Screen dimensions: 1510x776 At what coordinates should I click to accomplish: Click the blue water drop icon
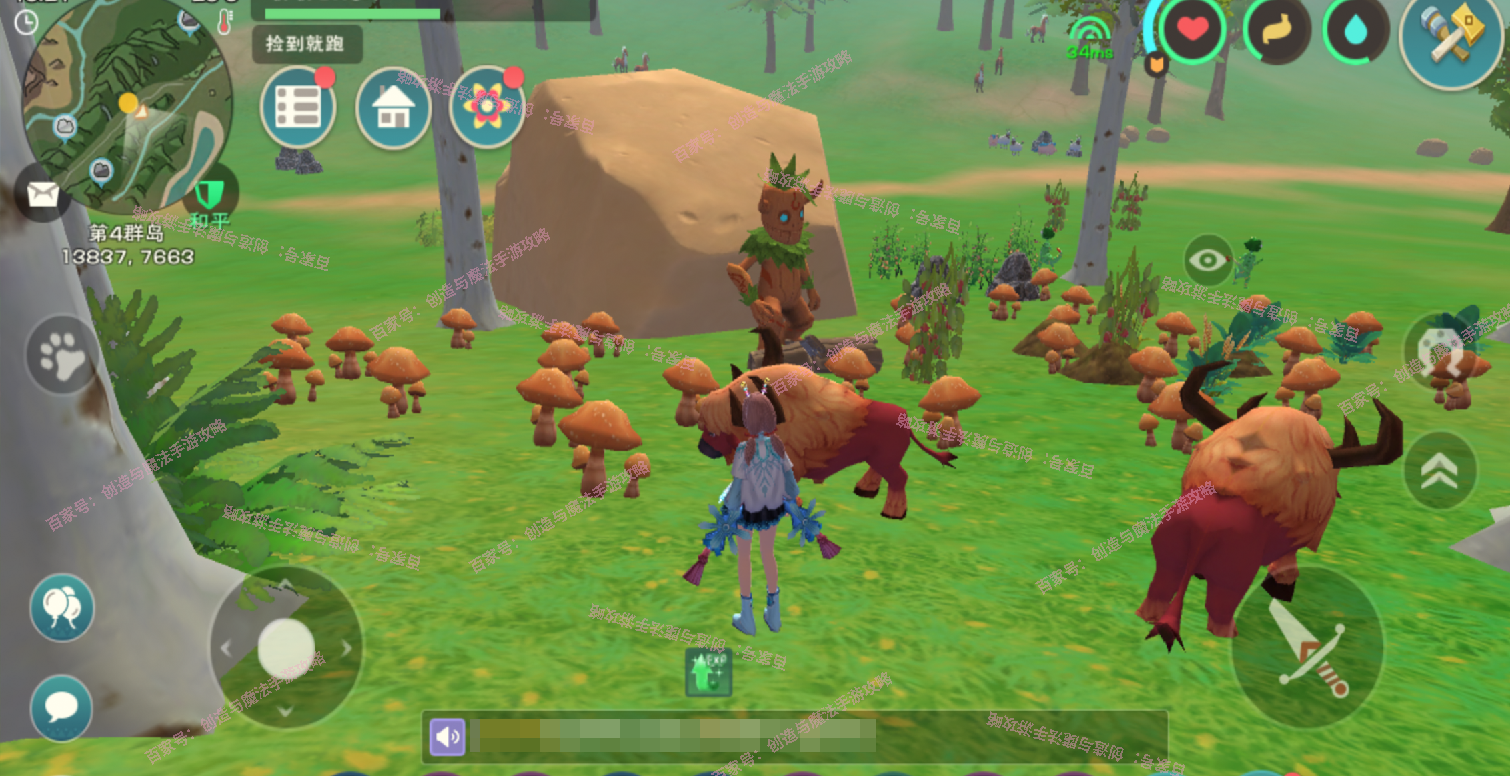click(1357, 32)
